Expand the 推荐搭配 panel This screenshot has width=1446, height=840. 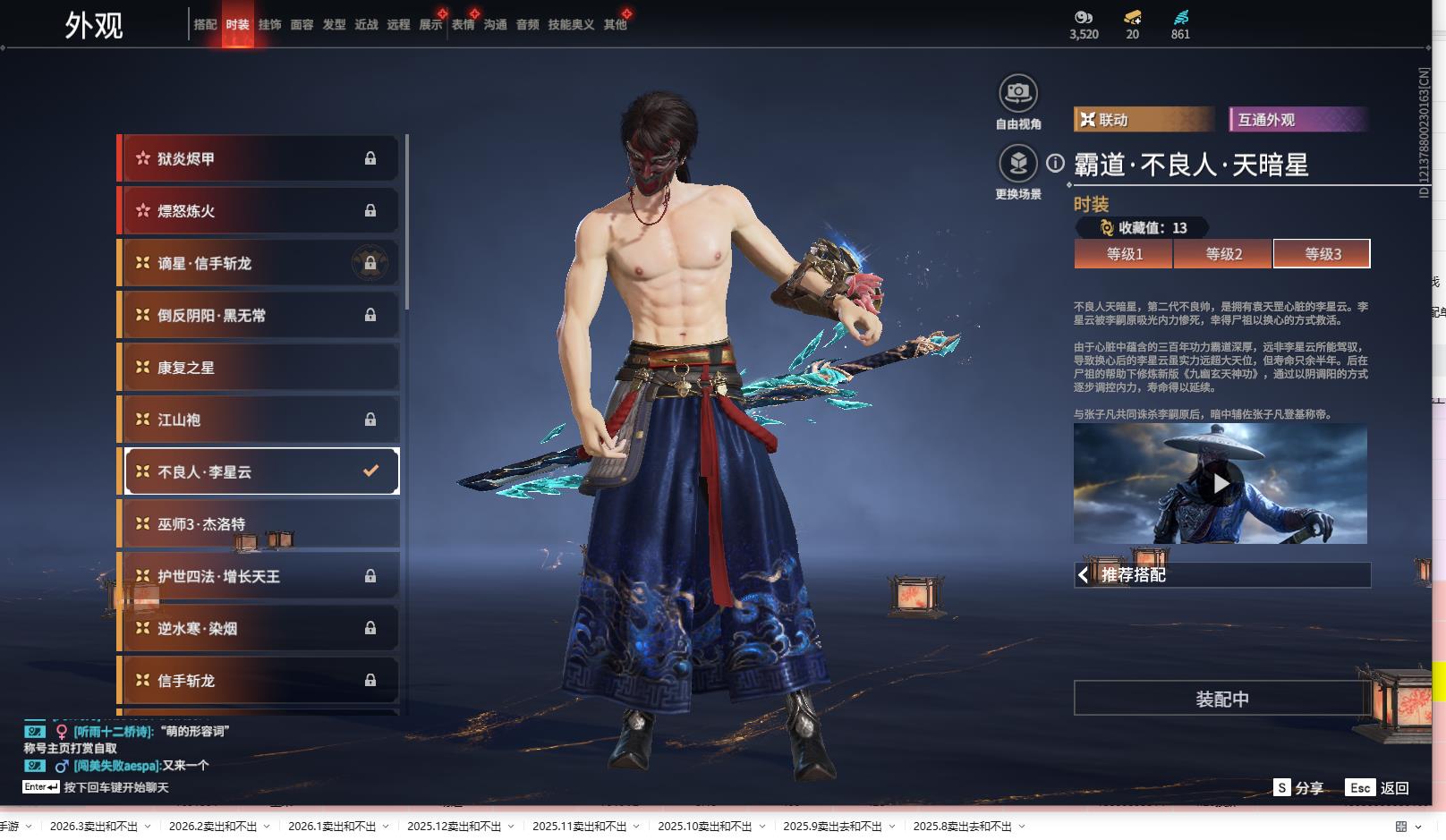pyautogui.click(x=1221, y=575)
